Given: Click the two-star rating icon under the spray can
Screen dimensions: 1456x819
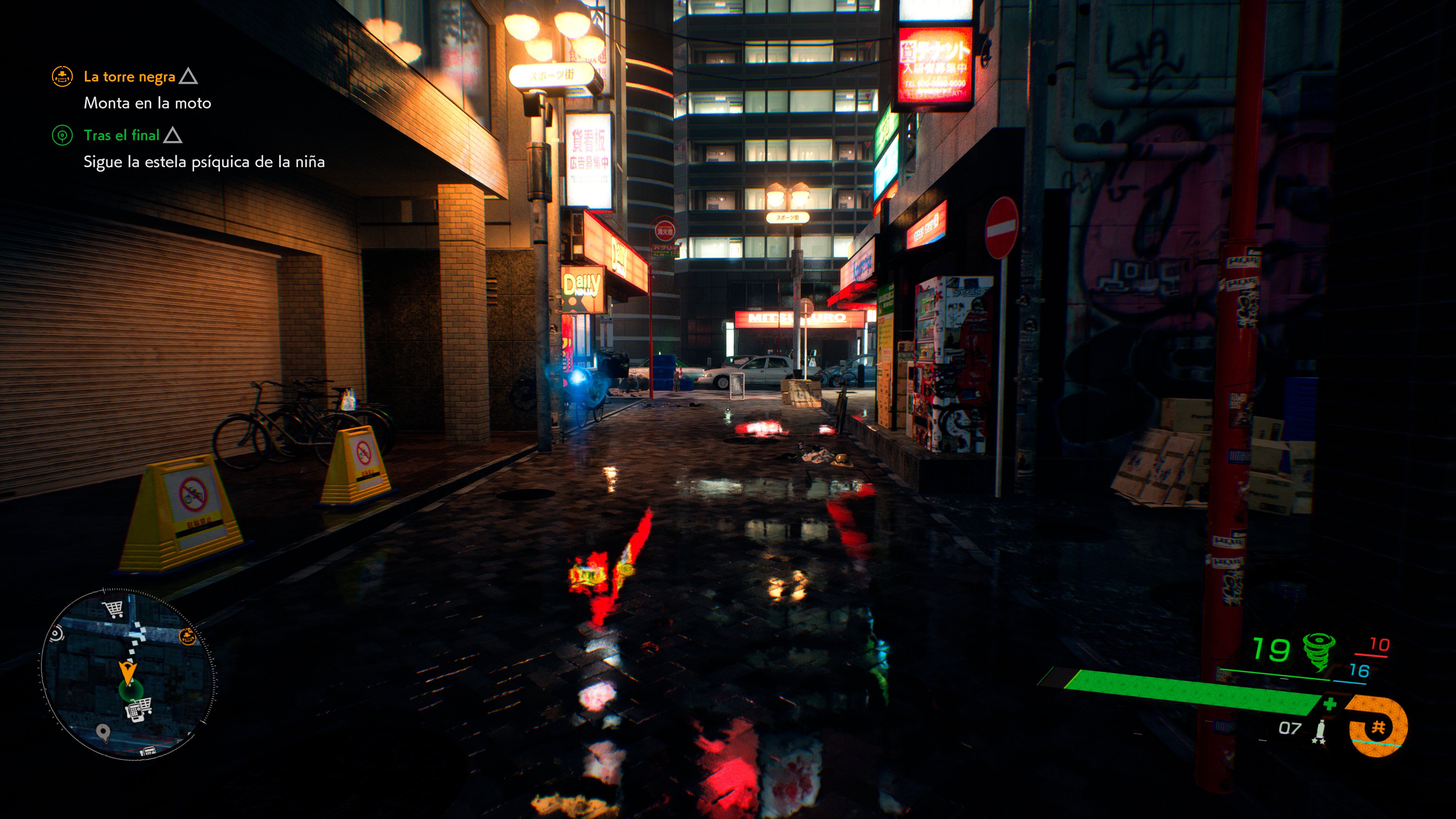Looking at the screenshot, I should [x=1318, y=742].
